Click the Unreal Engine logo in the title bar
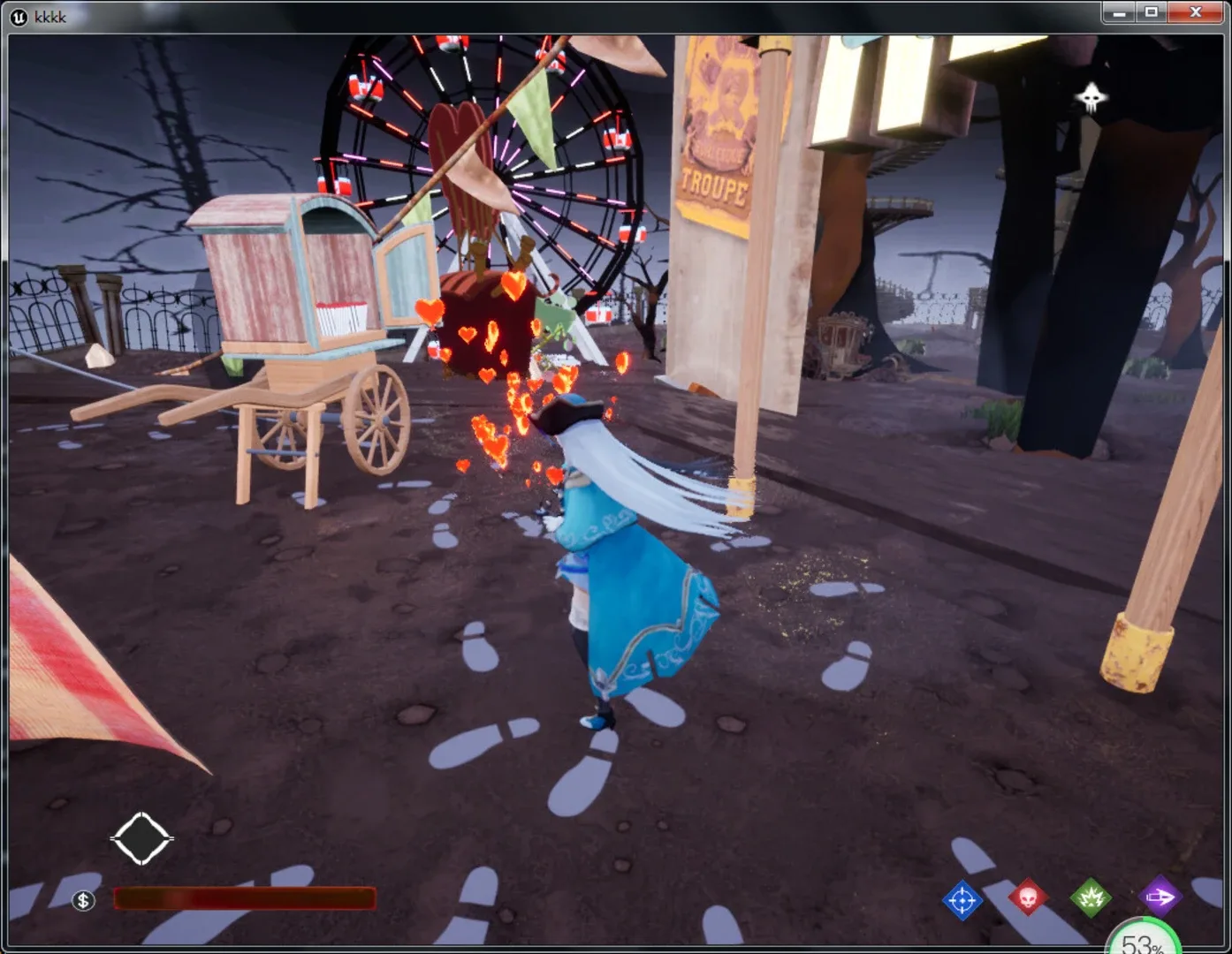Viewport: 1232px width, 954px height. point(17,17)
